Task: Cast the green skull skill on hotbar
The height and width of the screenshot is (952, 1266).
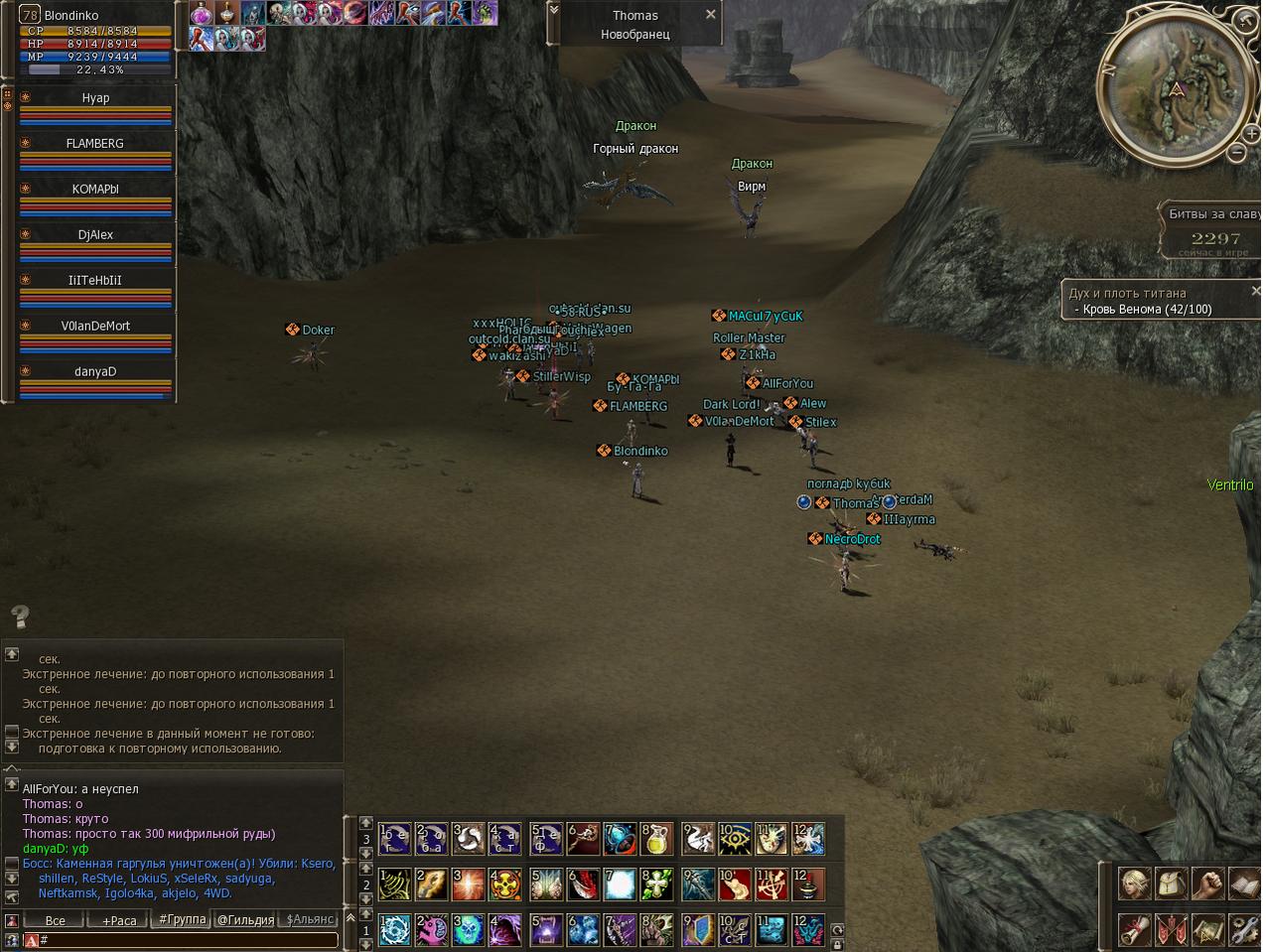Action: (x=469, y=930)
